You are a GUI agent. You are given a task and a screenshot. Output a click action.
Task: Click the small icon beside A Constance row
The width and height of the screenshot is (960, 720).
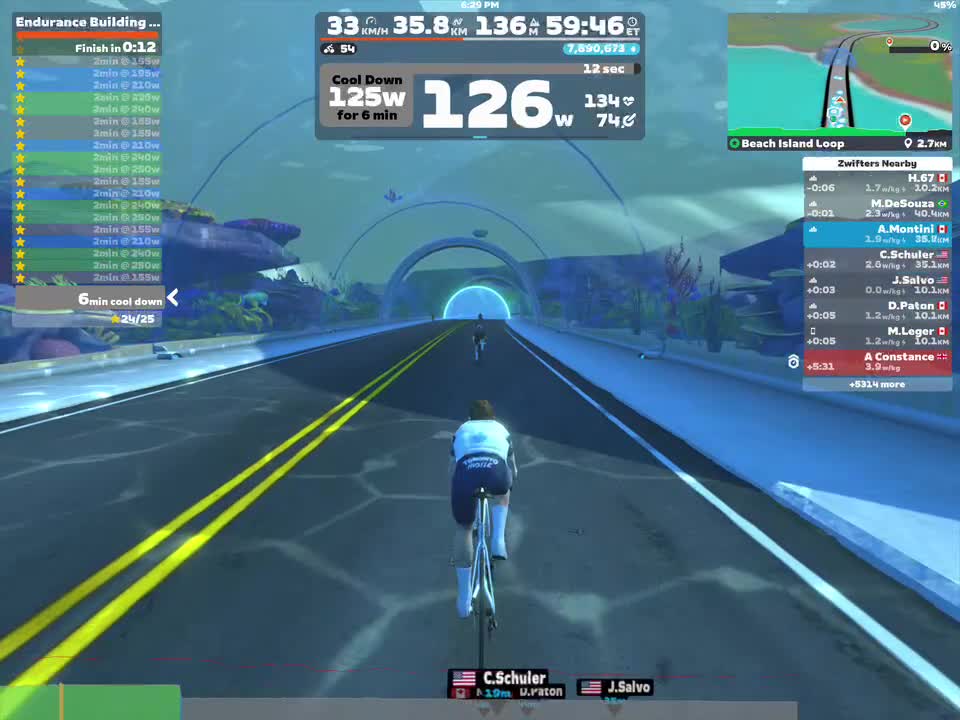click(794, 362)
